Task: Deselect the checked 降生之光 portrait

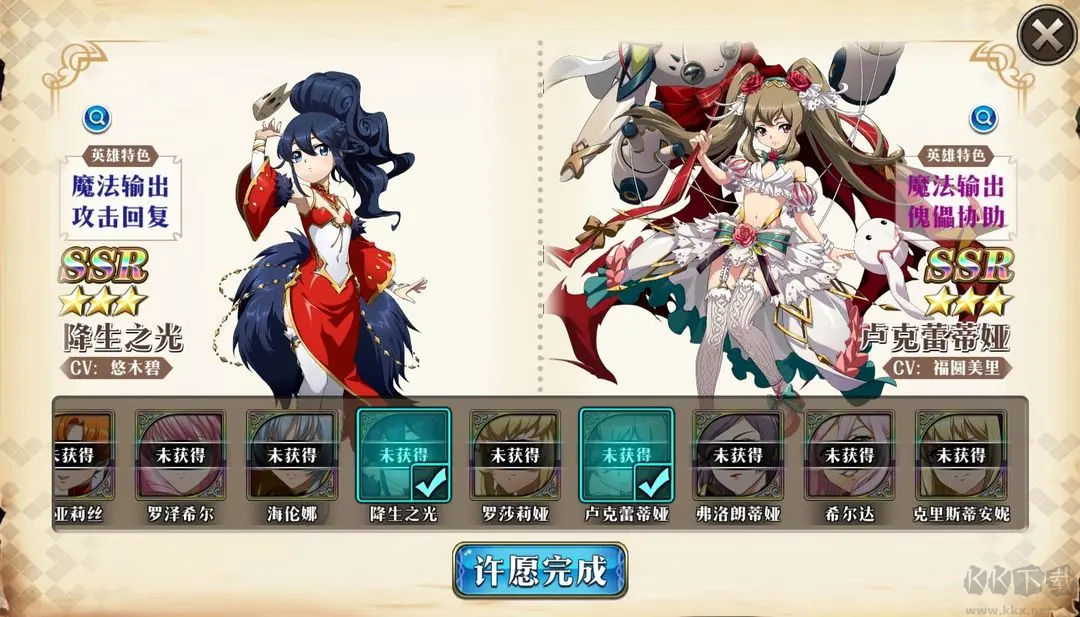Action: [x=404, y=455]
